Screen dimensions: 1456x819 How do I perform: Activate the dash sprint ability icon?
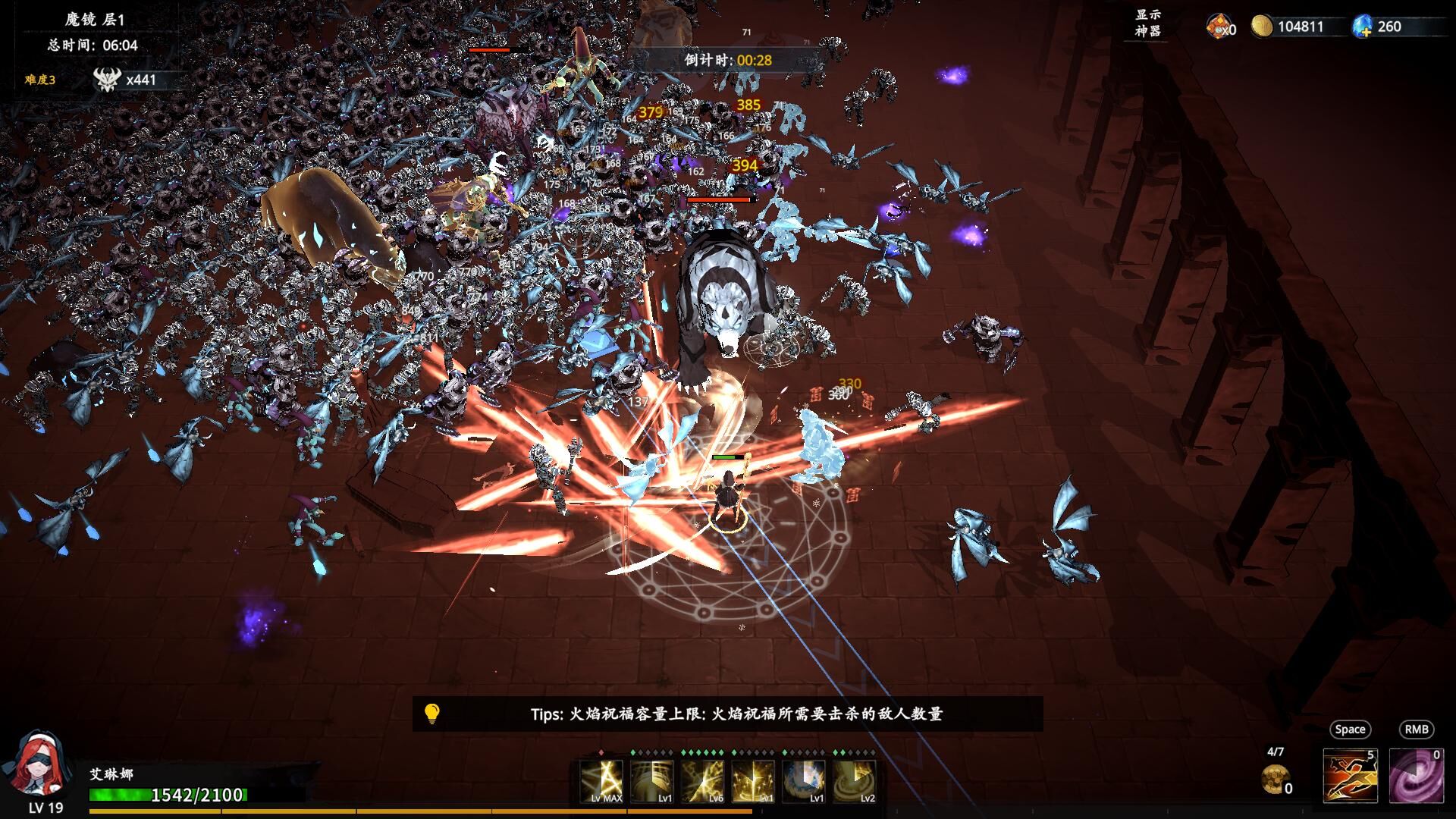tap(1350, 775)
